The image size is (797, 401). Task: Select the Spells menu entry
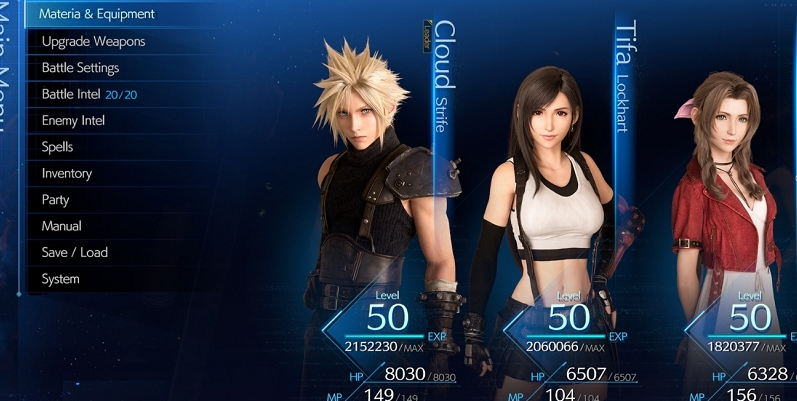(x=57, y=147)
